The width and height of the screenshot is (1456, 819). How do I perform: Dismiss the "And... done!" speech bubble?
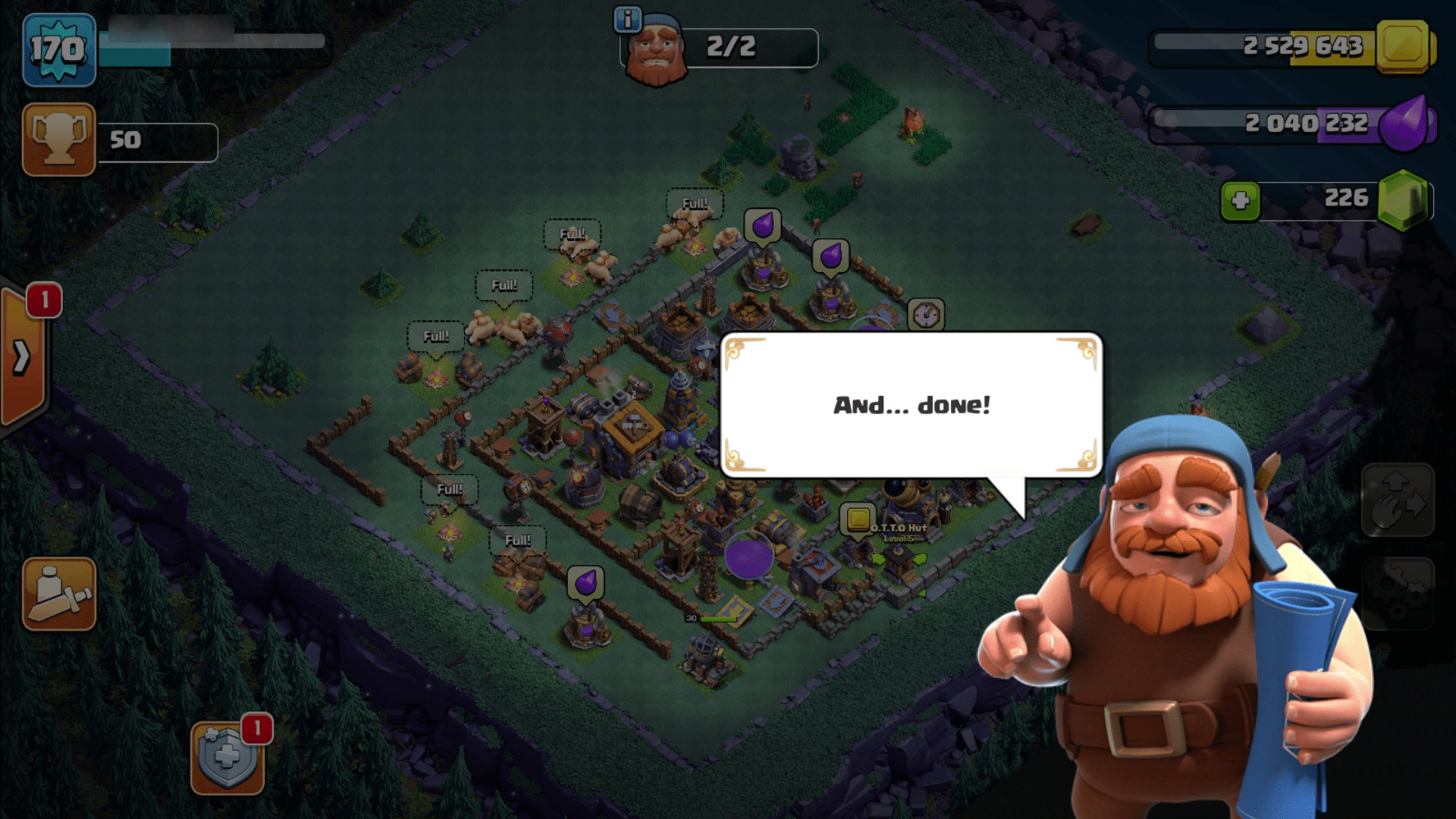tap(910, 406)
